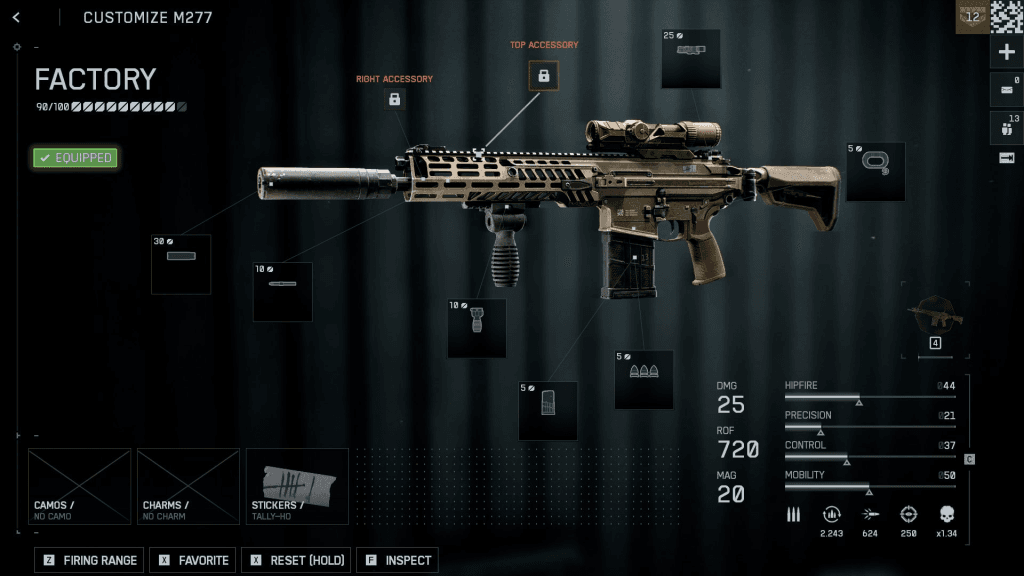This screenshot has height=576, width=1024.
Task: Click Reset (Hold) button
Action: coord(299,560)
